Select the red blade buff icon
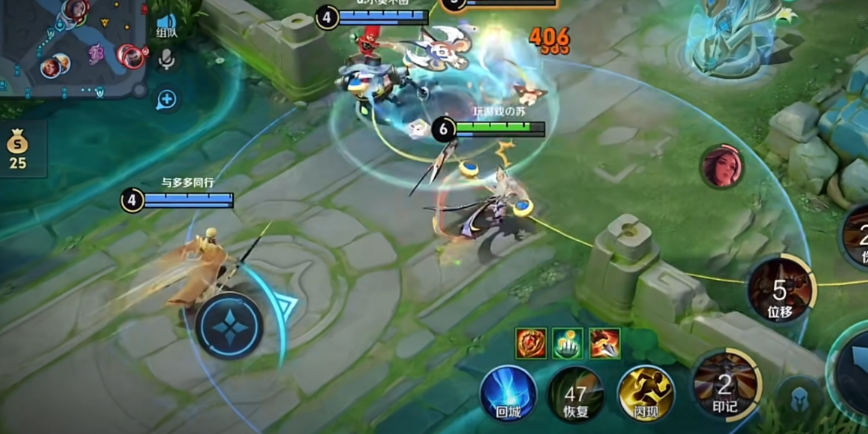The height and width of the screenshot is (434, 868). click(x=604, y=343)
